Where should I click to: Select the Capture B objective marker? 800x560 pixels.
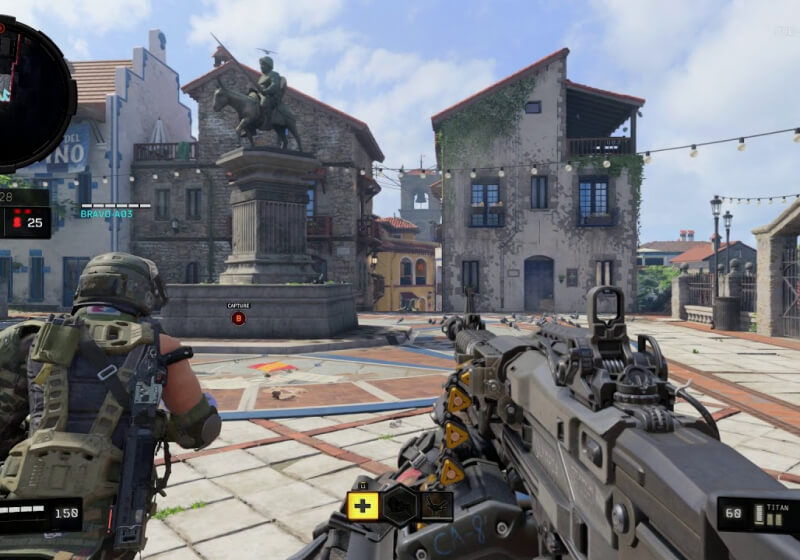tap(238, 318)
